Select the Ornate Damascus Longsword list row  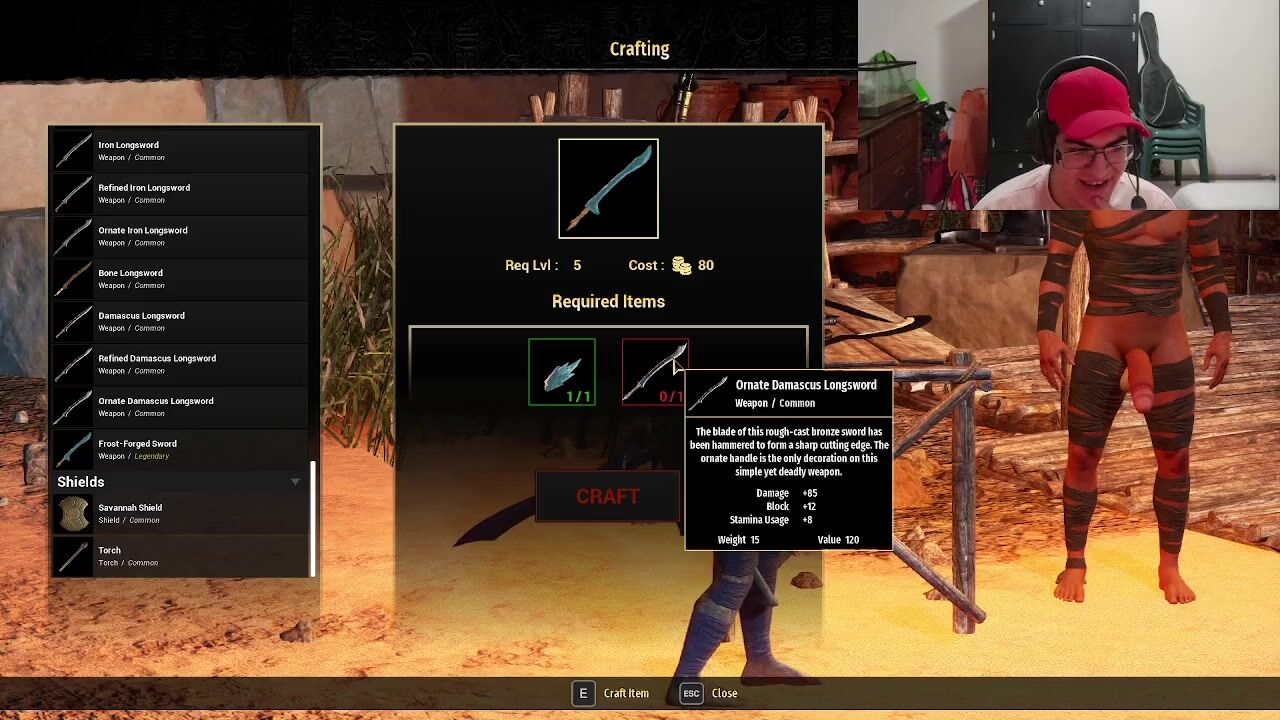click(x=180, y=407)
